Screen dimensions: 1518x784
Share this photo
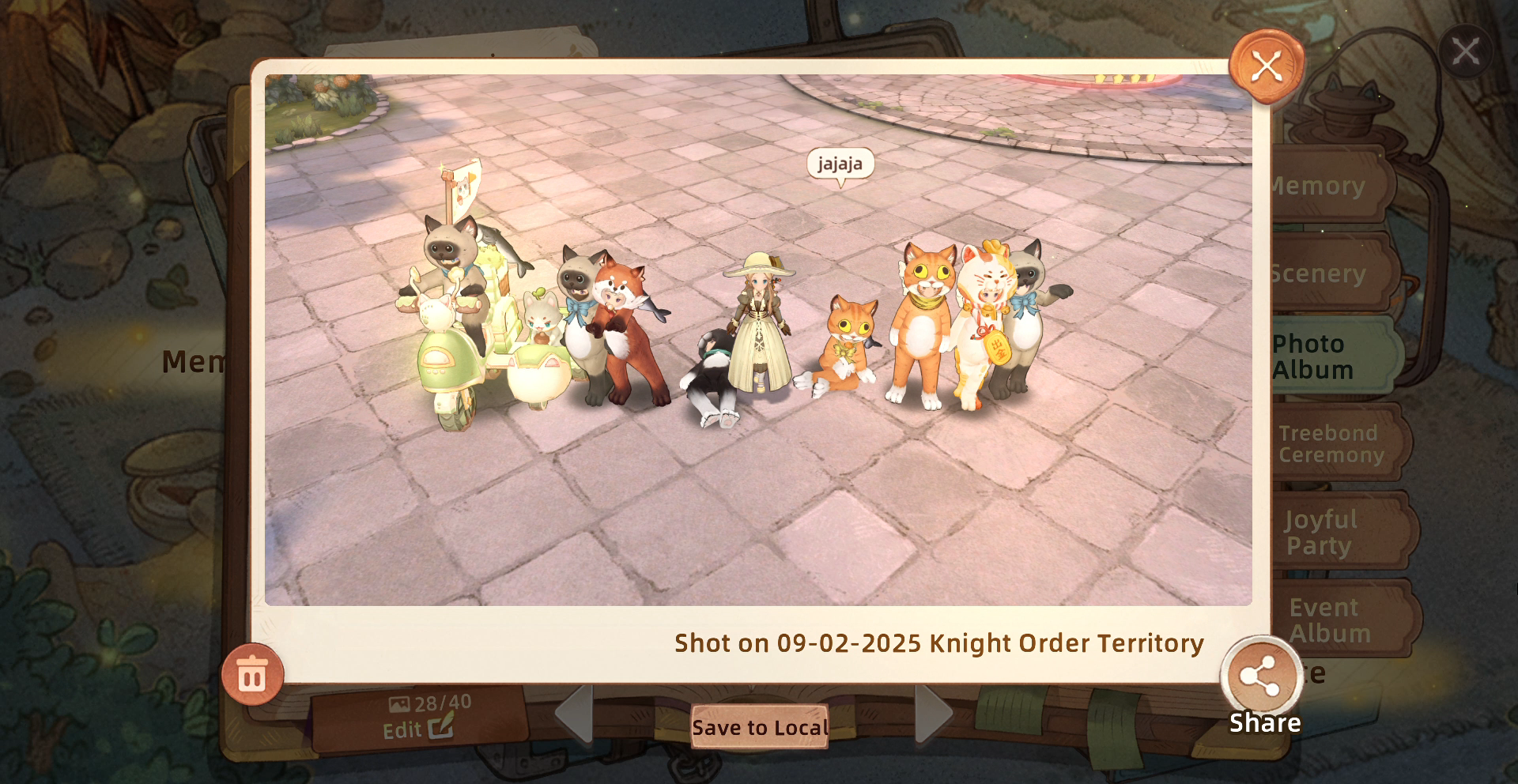tap(1262, 679)
